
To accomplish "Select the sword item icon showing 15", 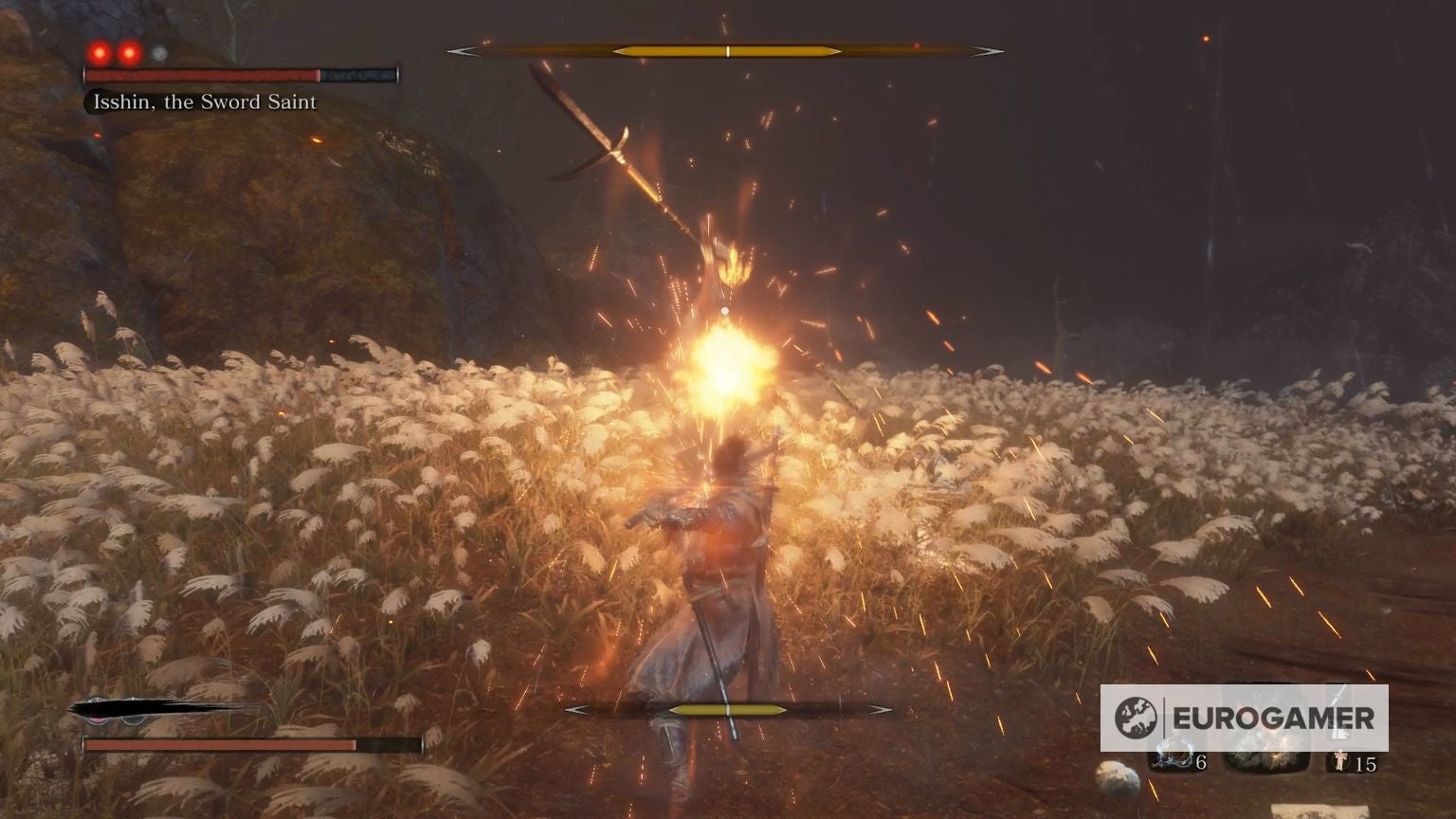I will point(1340,760).
